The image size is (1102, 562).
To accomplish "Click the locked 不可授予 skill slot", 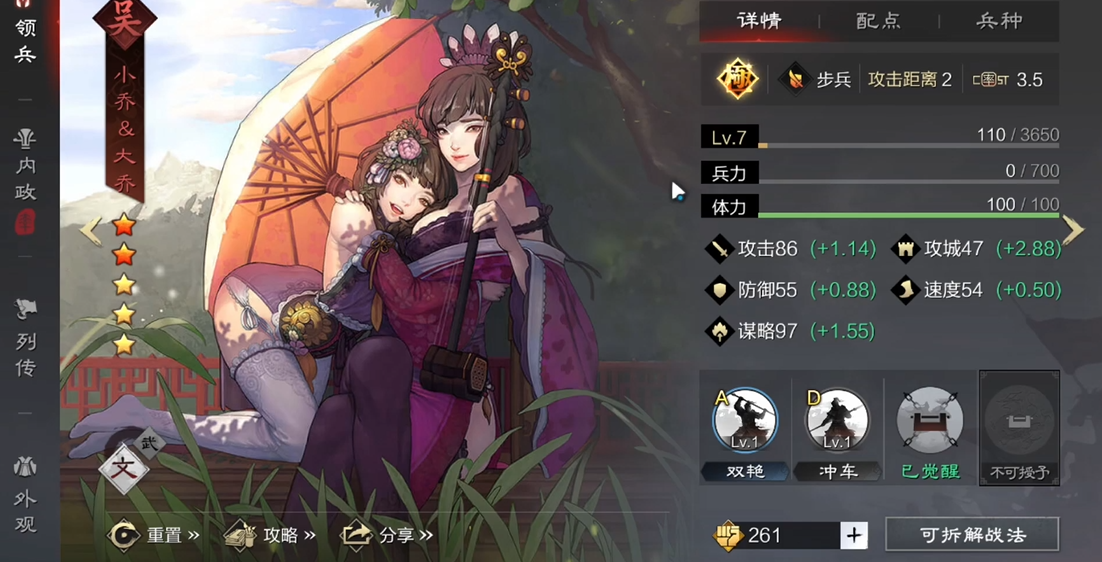I will (x=1019, y=427).
